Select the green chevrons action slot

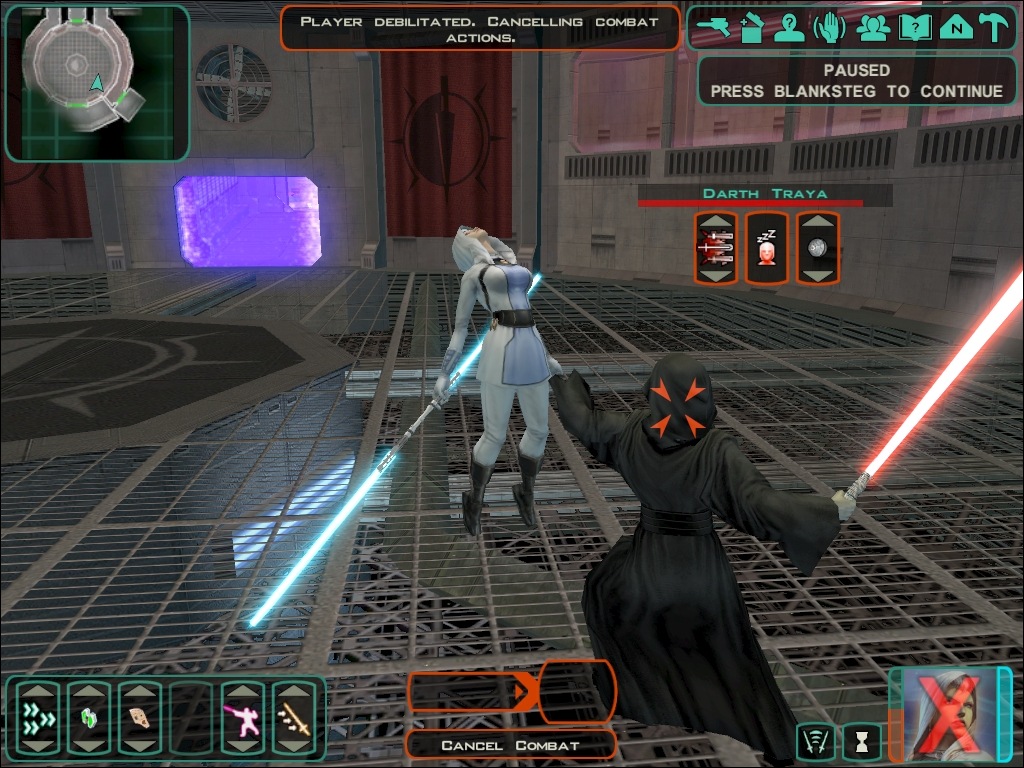(x=38, y=718)
